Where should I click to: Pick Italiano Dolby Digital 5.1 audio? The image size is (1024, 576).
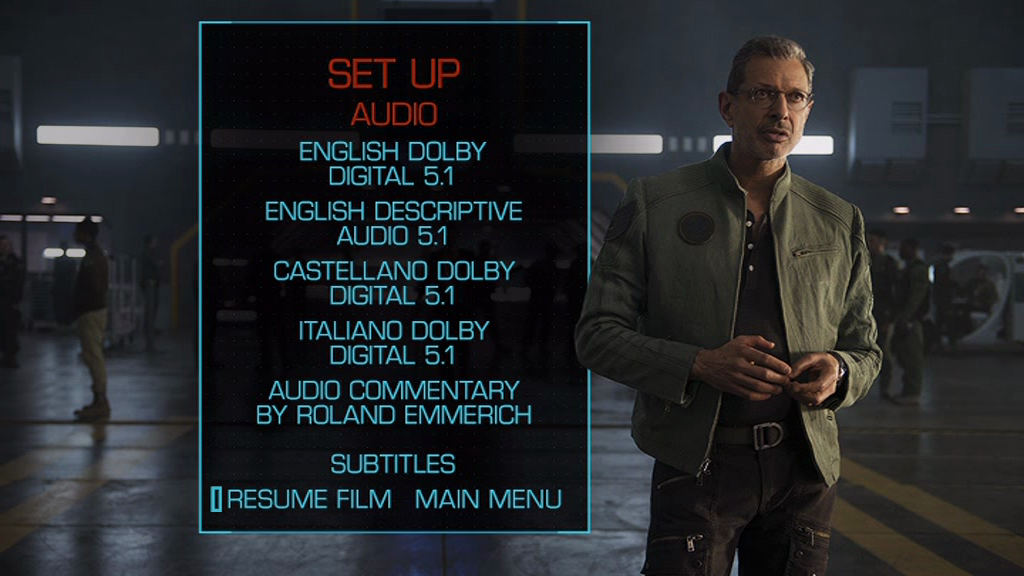[x=393, y=342]
